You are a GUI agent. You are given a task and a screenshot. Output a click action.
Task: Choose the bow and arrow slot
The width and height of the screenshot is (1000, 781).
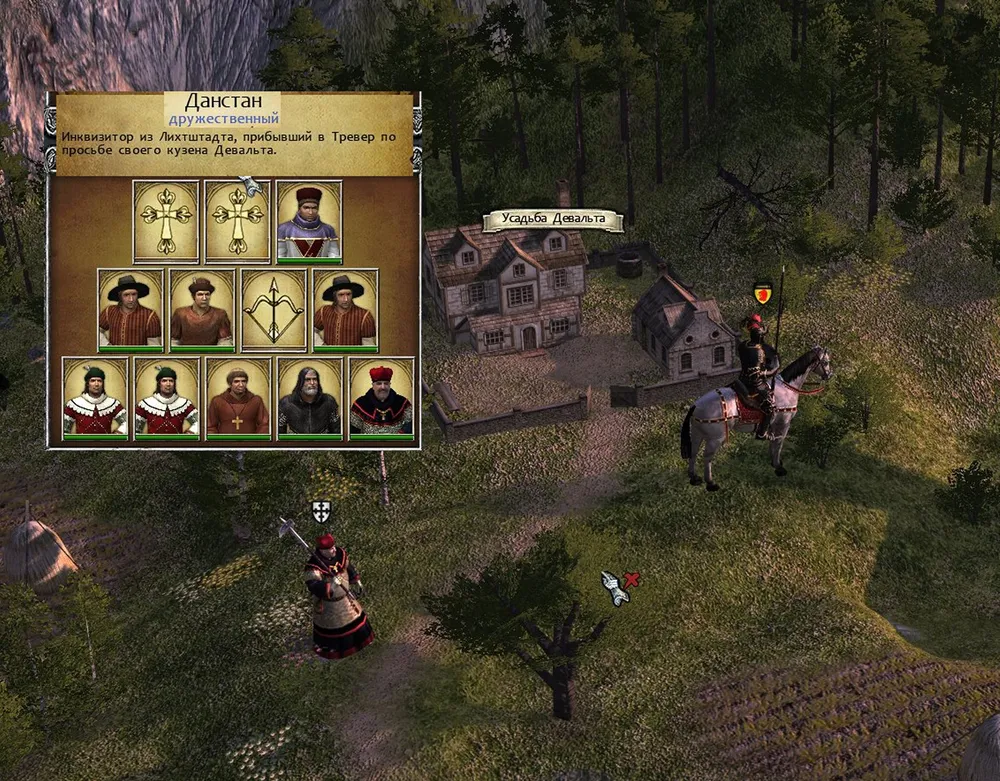[x=273, y=309]
